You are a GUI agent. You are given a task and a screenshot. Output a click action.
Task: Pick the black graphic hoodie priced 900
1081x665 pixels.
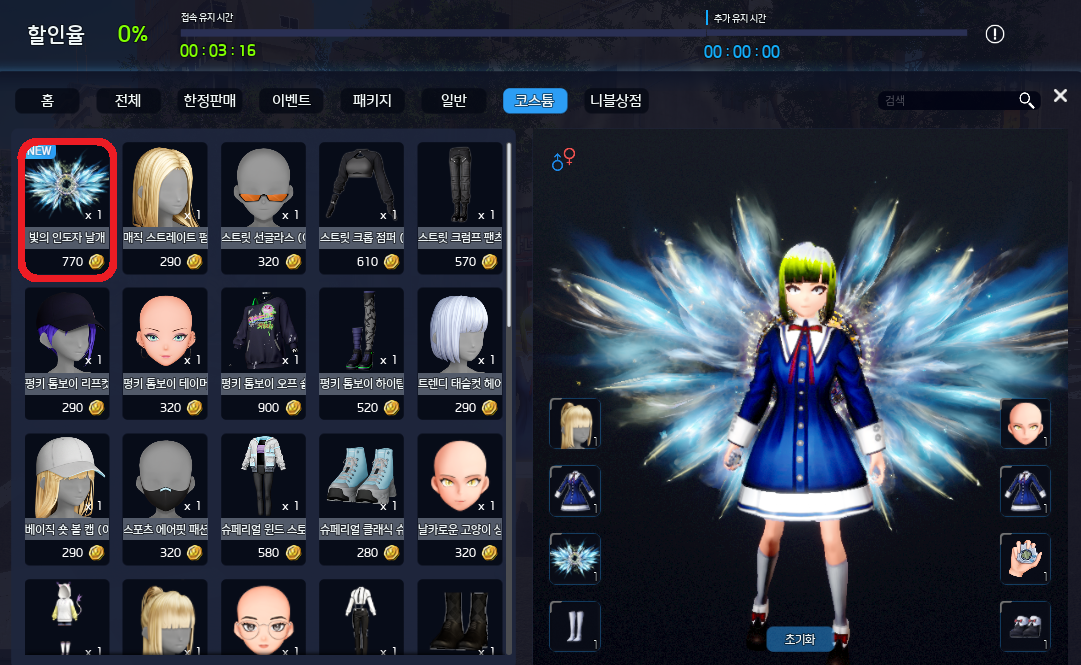click(264, 354)
